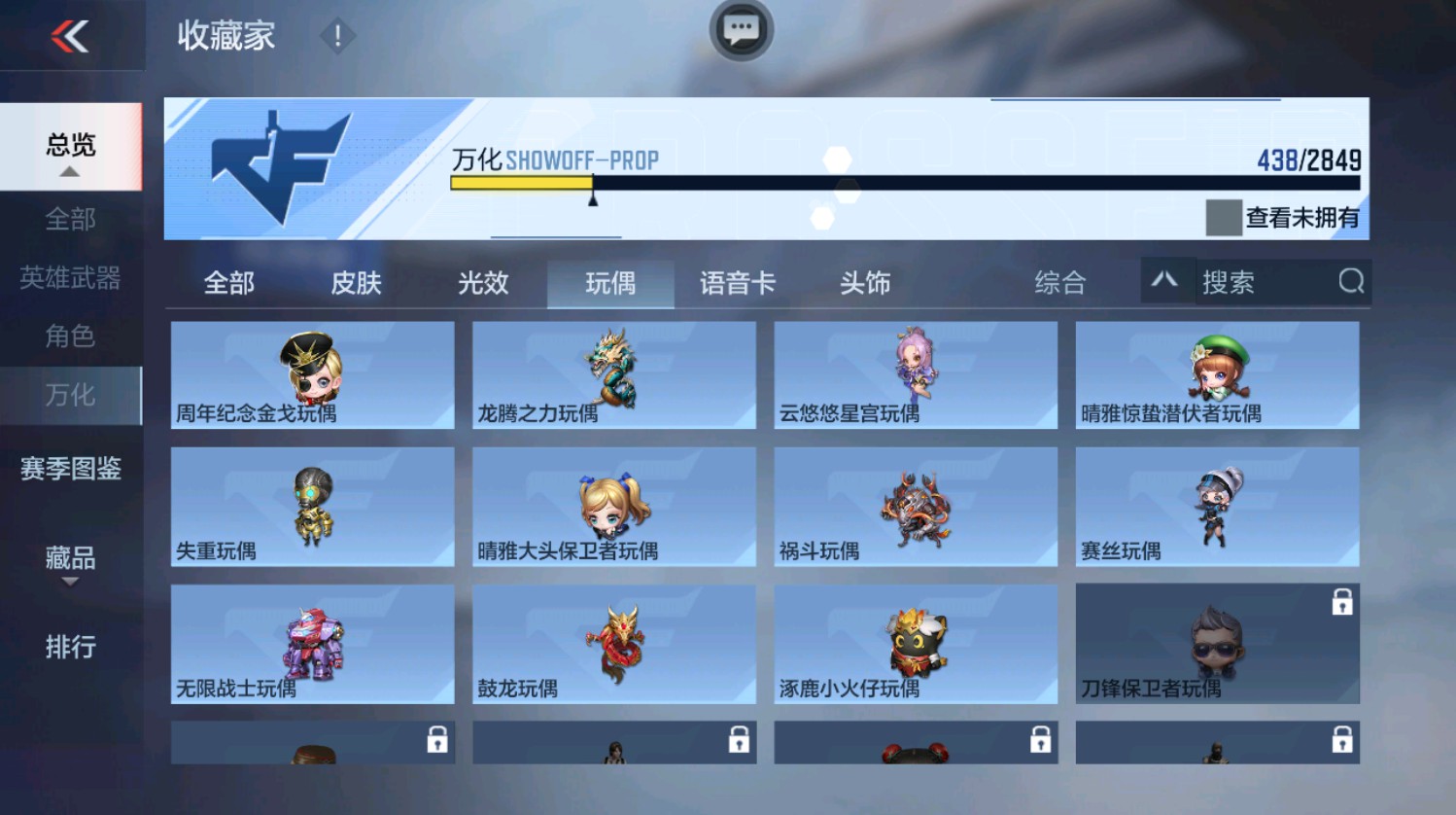This screenshot has width=1456, height=815.
Task: Open 排行 at bottom of sidebar
Action: tap(69, 645)
